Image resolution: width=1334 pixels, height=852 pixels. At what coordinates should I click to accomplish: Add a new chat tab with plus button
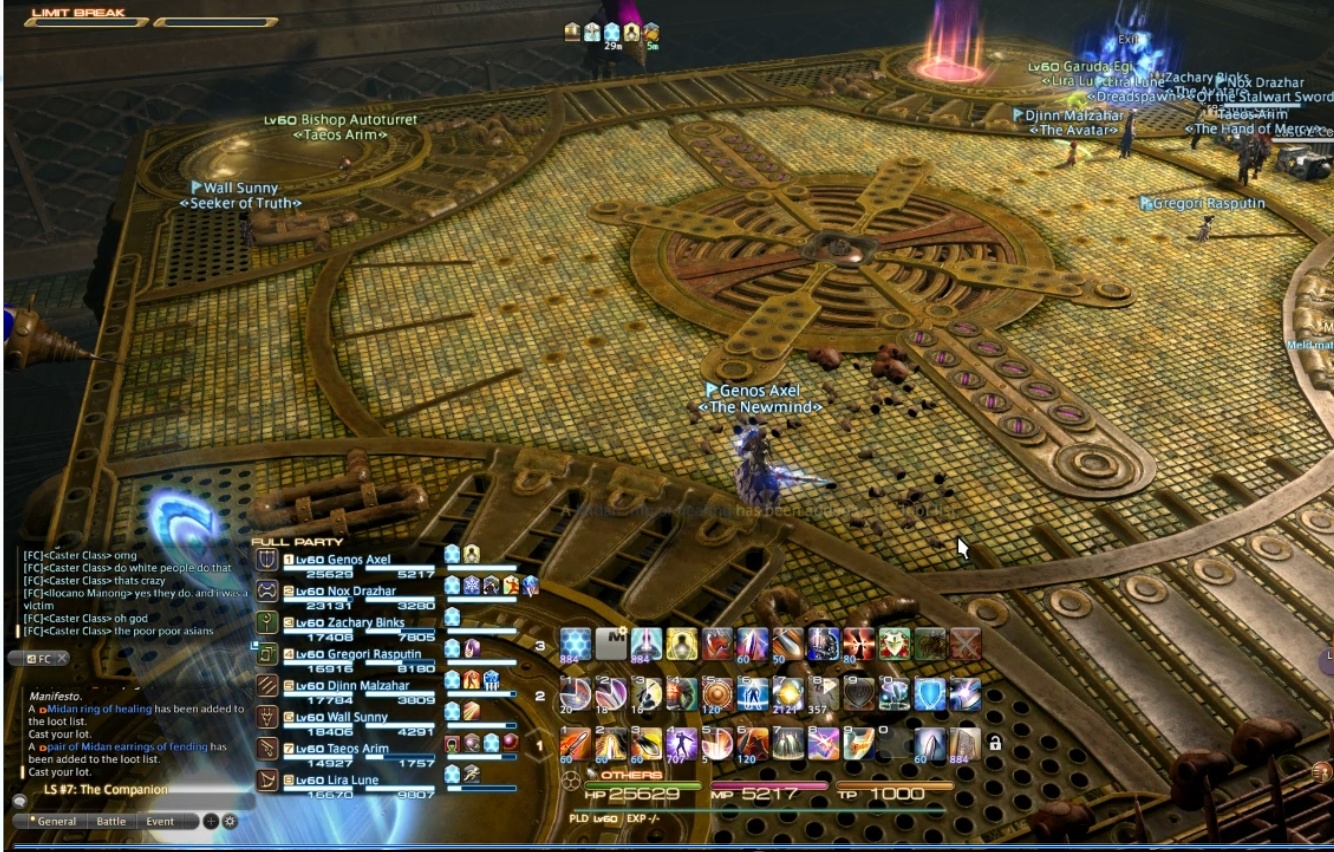[x=211, y=821]
